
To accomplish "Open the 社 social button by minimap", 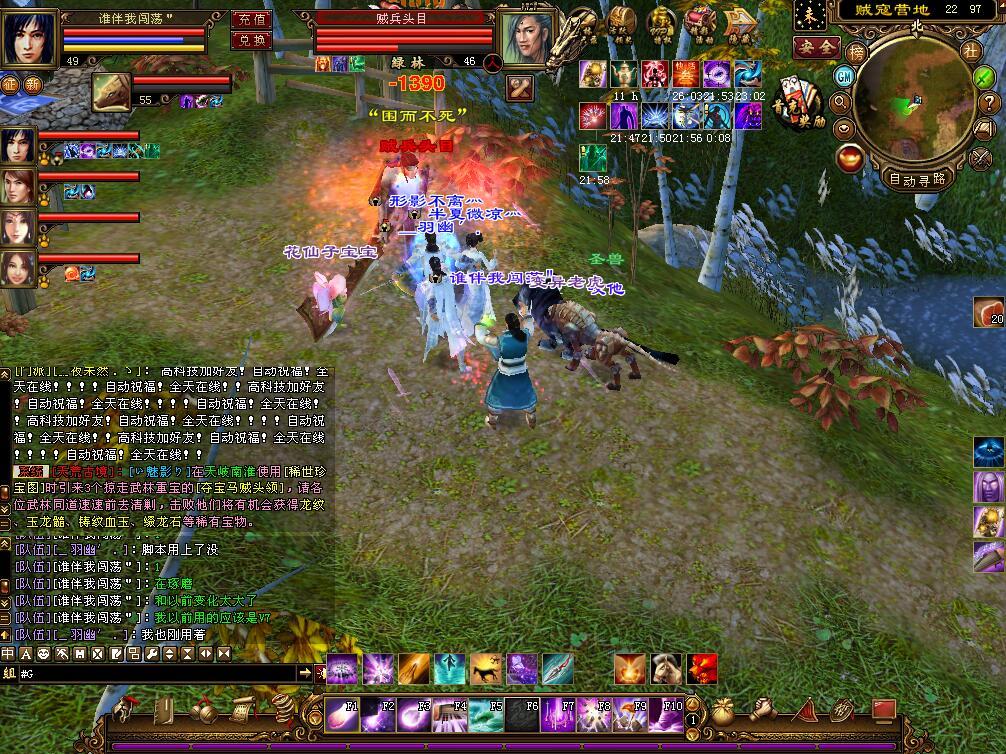I will pos(970,49).
